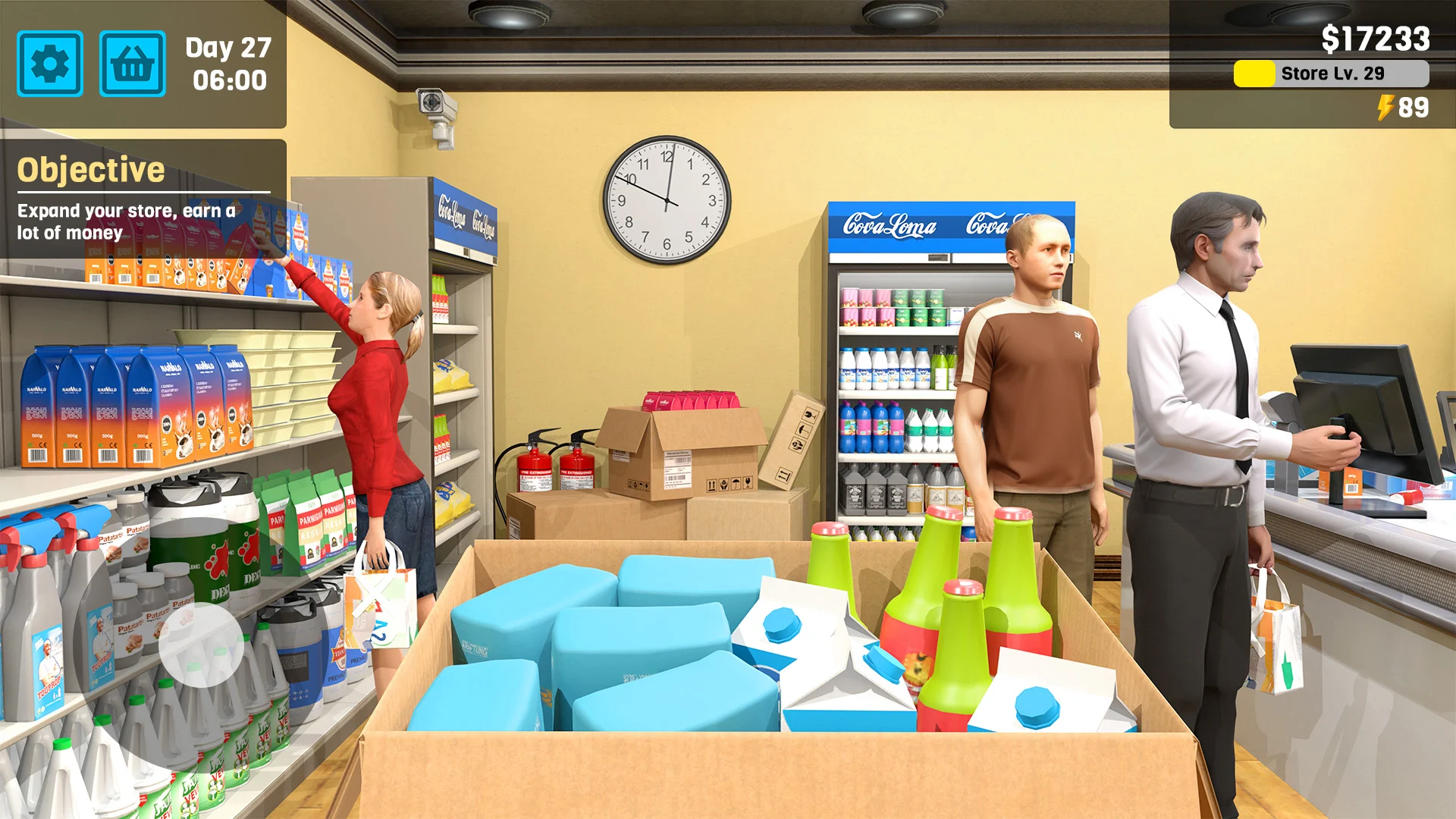Image resolution: width=1456 pixels, height=819 pixels.
Task: Tap the yellow Store Lv. 29 badge icon
Action: point(1253,73)
